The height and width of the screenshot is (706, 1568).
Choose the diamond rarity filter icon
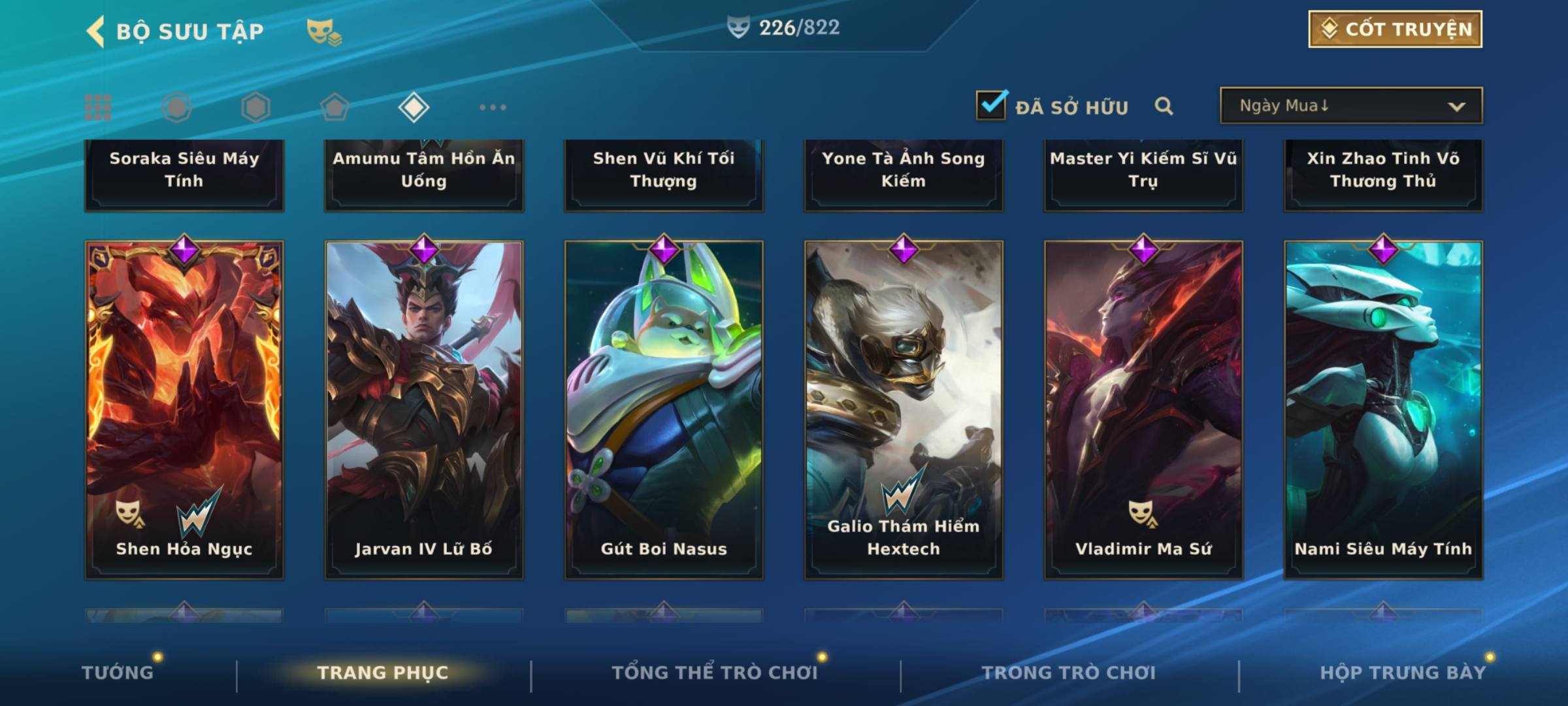coord(414,107)
